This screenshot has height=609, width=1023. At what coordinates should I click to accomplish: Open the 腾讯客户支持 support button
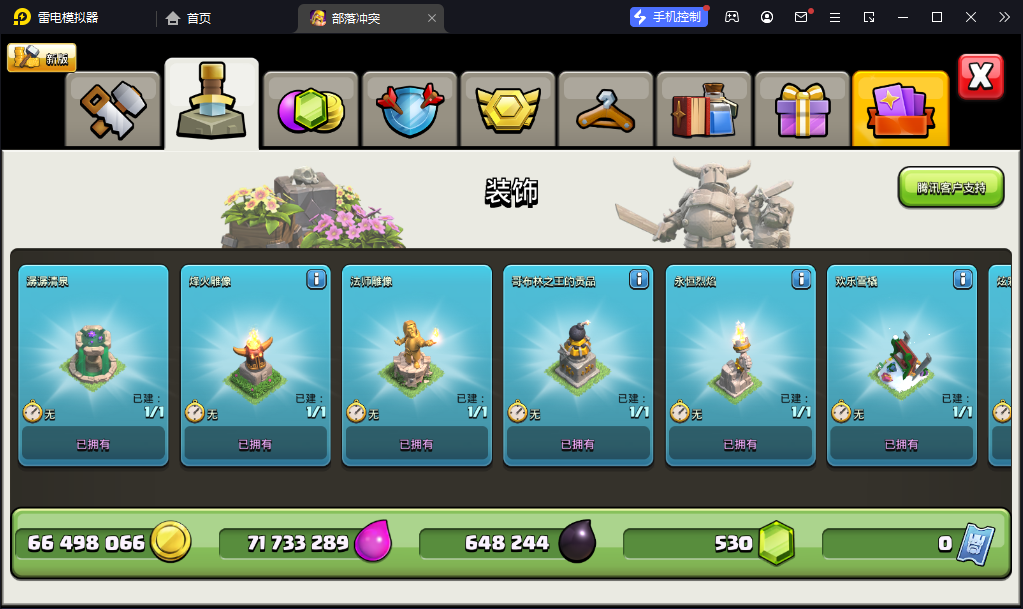(x=950, y=188)
